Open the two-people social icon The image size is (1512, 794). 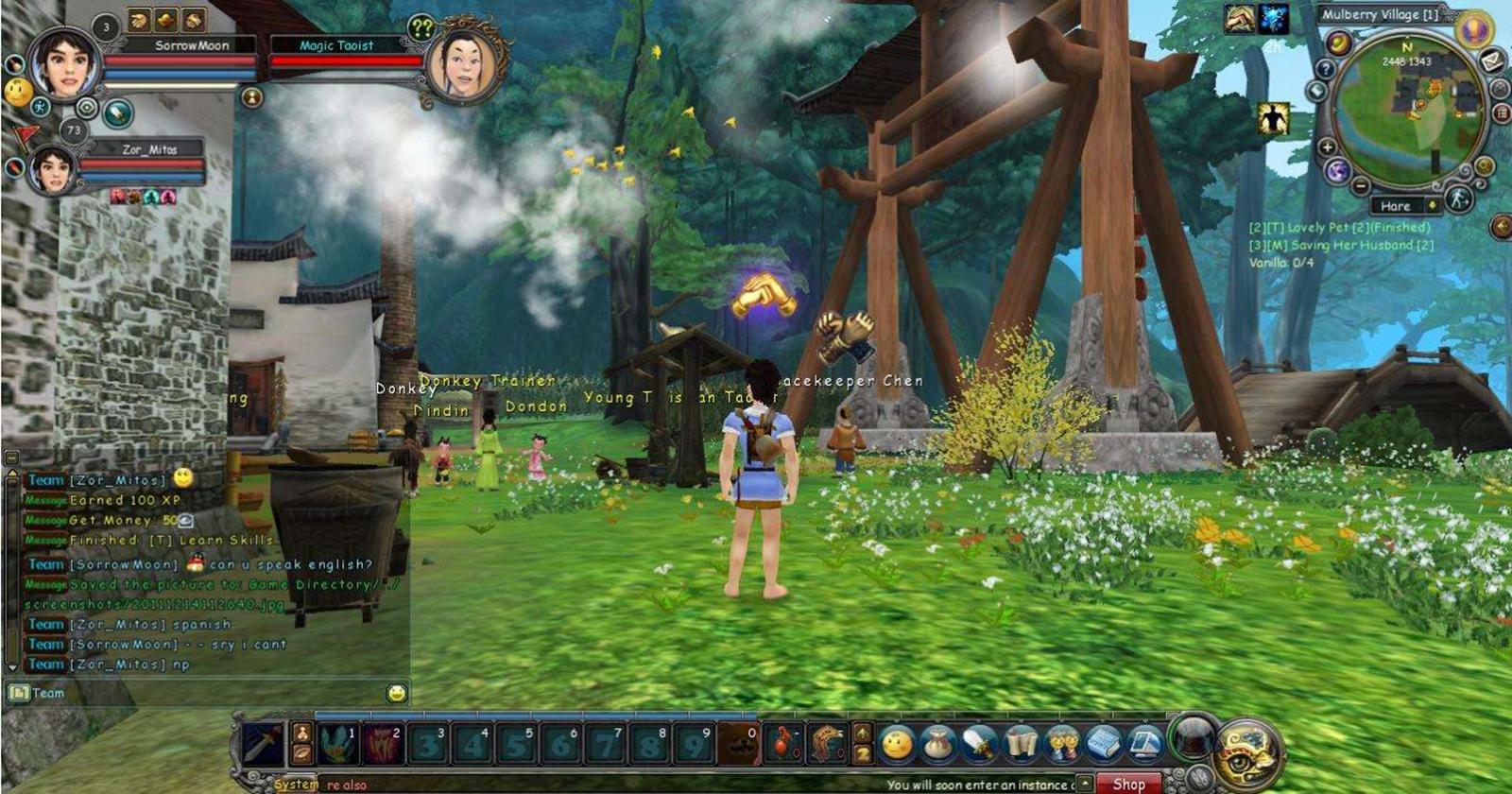[1062, 744]
